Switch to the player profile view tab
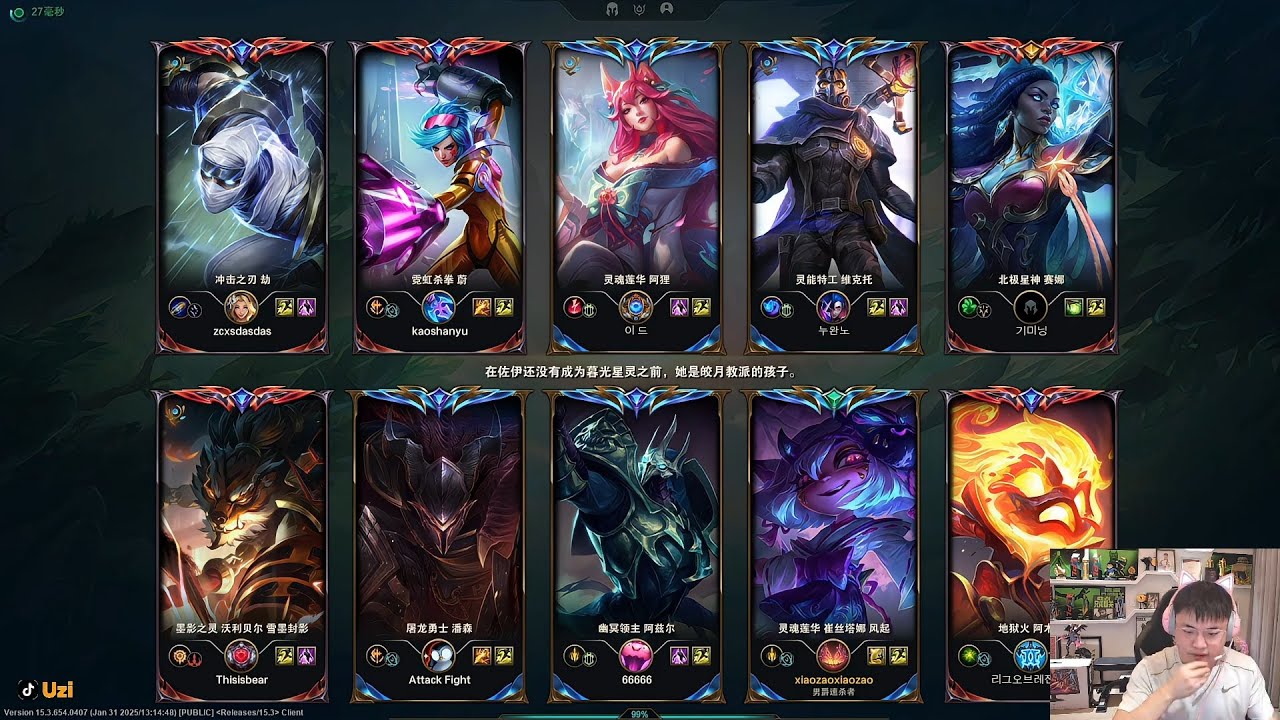The image size is (1280, 720). coord(667,9)
